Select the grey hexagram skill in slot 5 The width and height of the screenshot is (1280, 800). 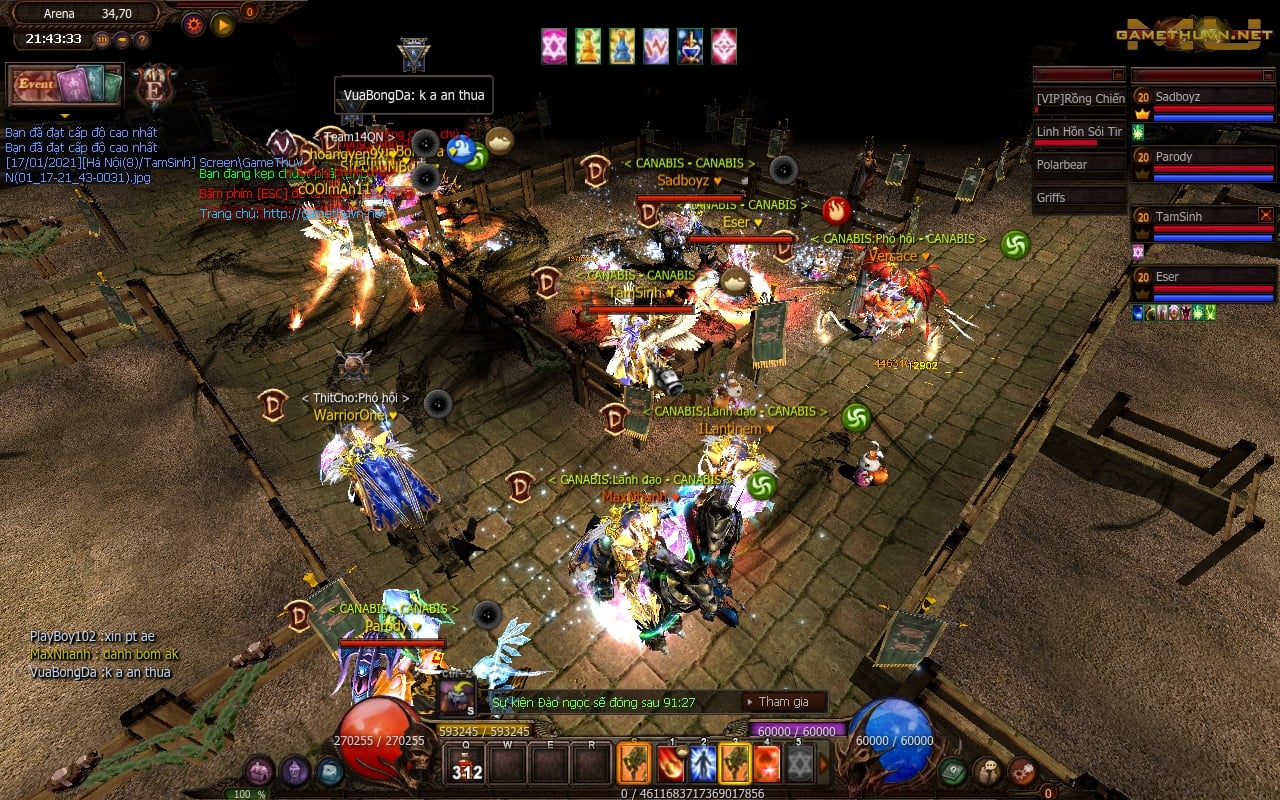(x=798, y=764)
